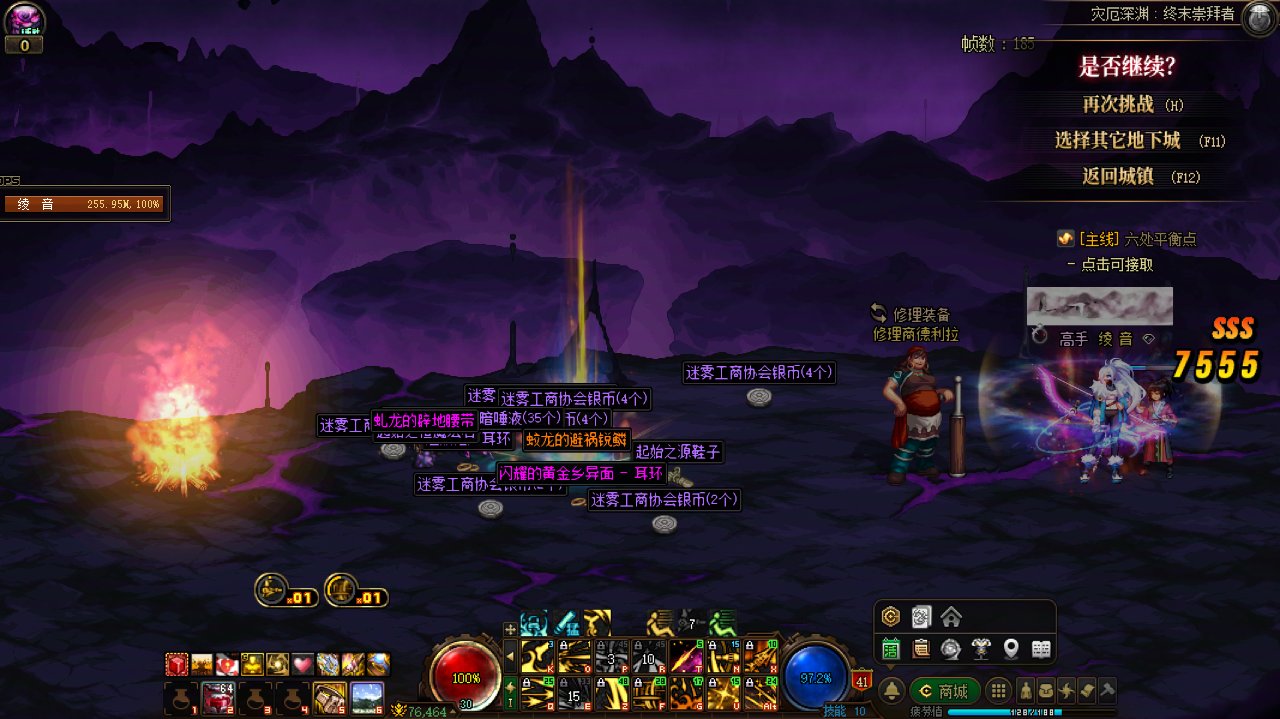Click the dungeon orb icon beside 灾厄深渊
The image size is (1280, 719).
coord(1258,18)
